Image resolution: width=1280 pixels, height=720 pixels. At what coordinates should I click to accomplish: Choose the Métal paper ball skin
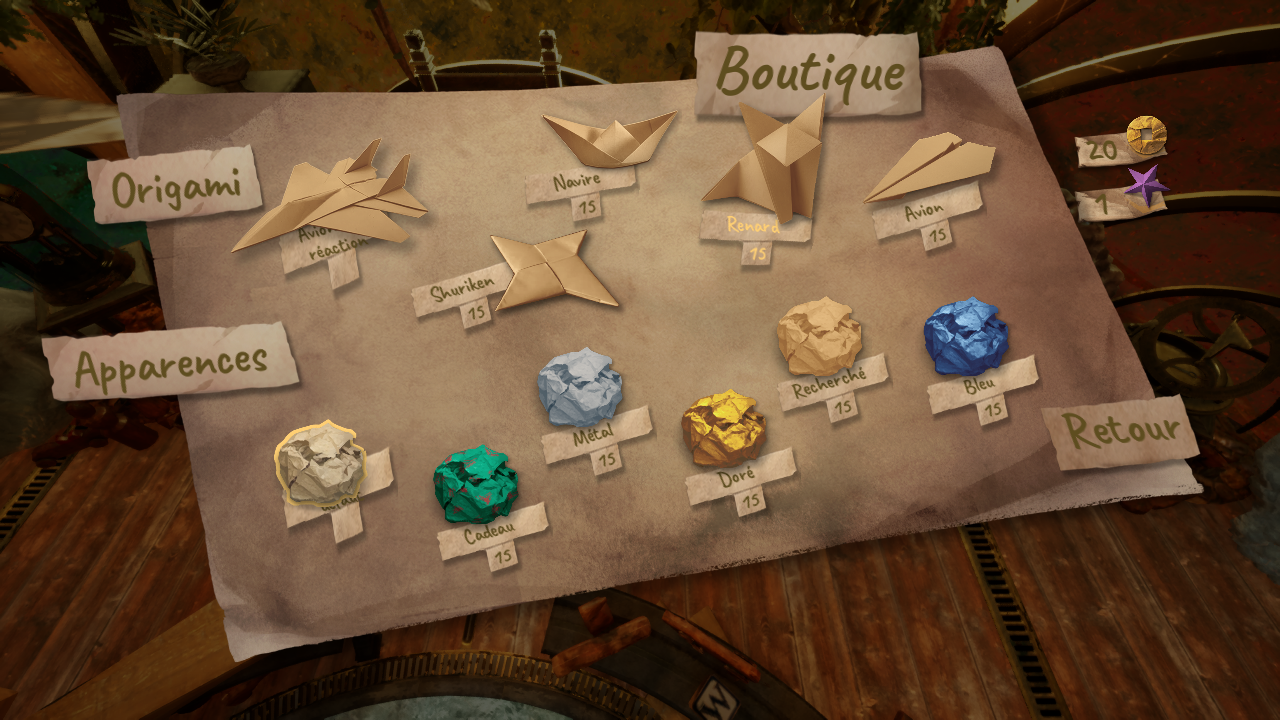[x=580, y=388]
